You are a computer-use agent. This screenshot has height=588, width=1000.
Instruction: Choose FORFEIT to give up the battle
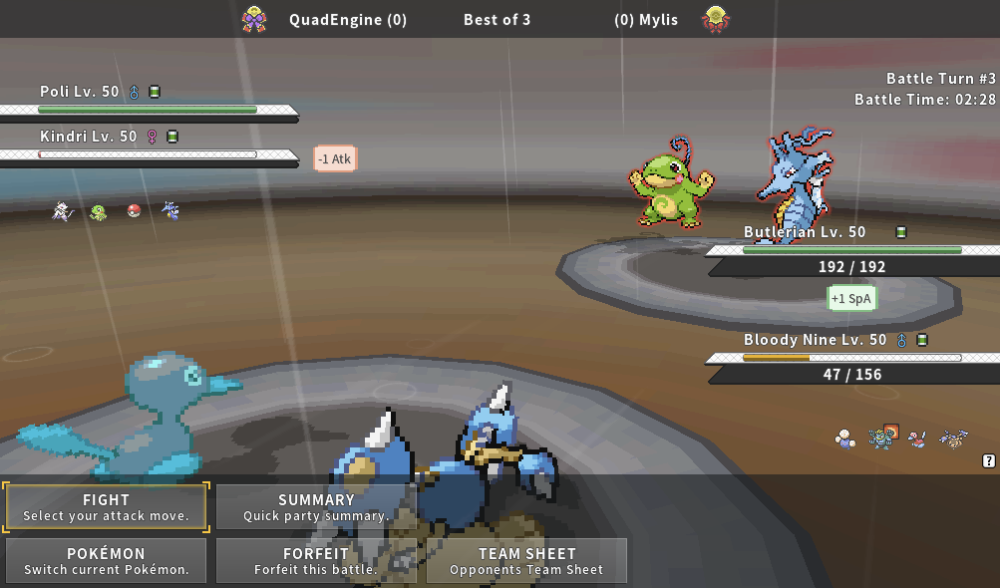(x=316, y=561)
